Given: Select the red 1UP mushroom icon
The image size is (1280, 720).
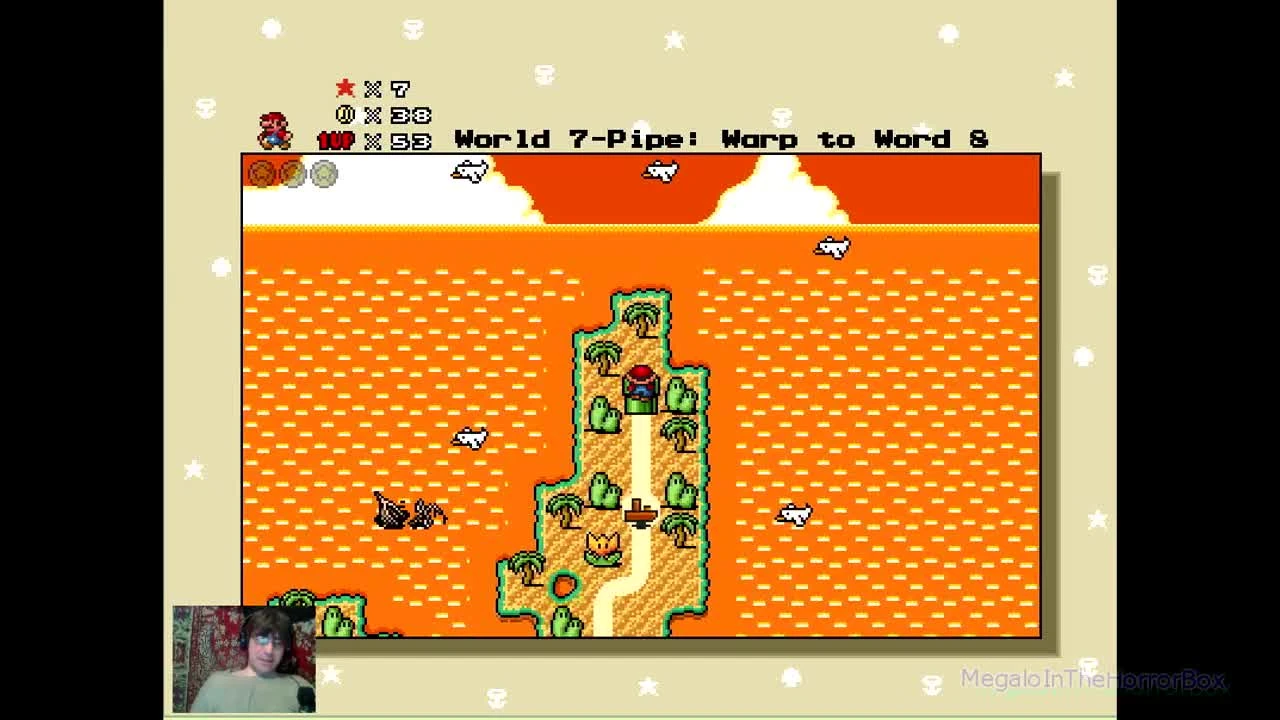Looking at the screenshot, I should coord(338,140).
